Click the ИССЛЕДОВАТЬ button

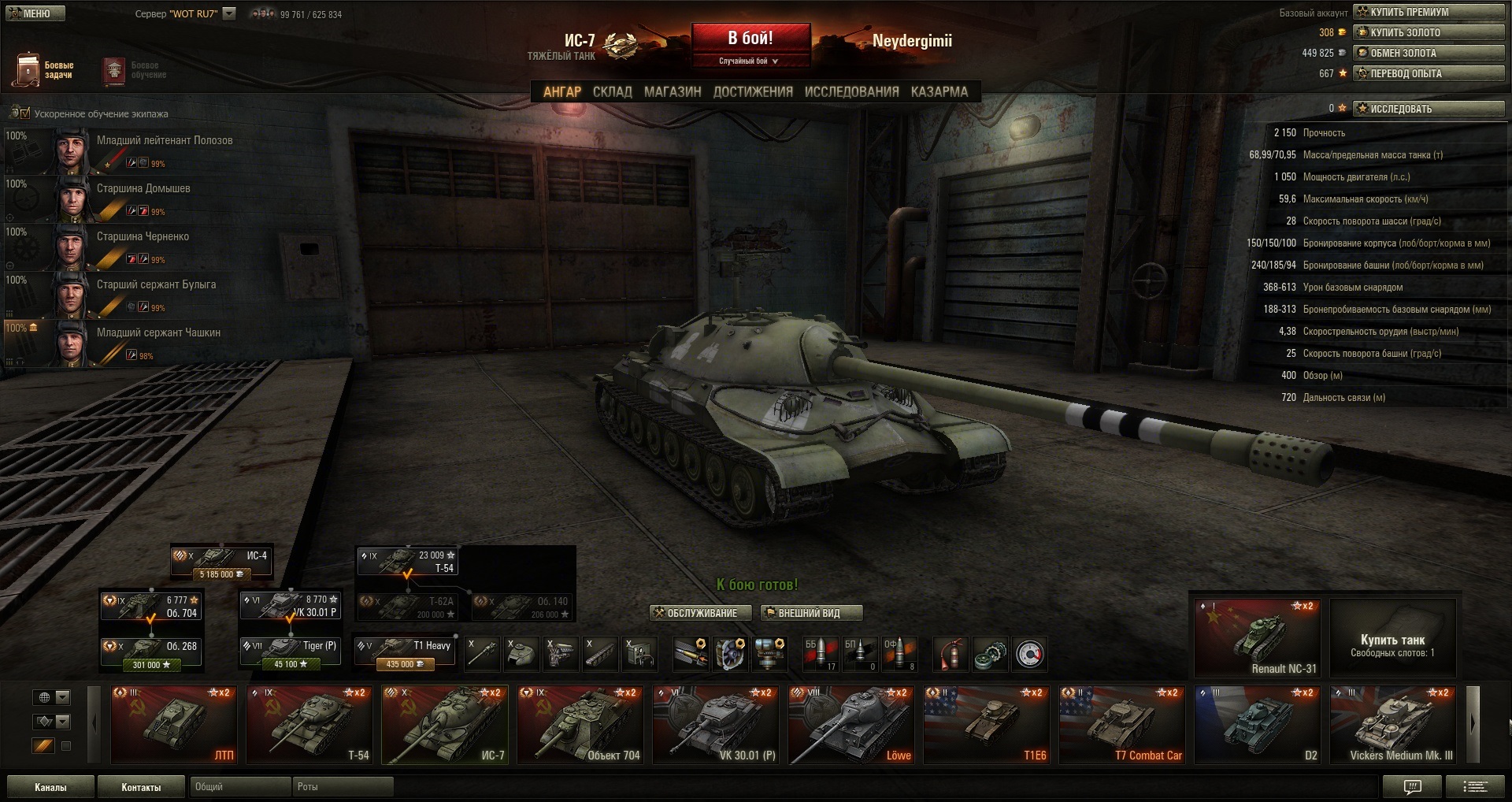pyautogui.click(x=1429, y=109)
